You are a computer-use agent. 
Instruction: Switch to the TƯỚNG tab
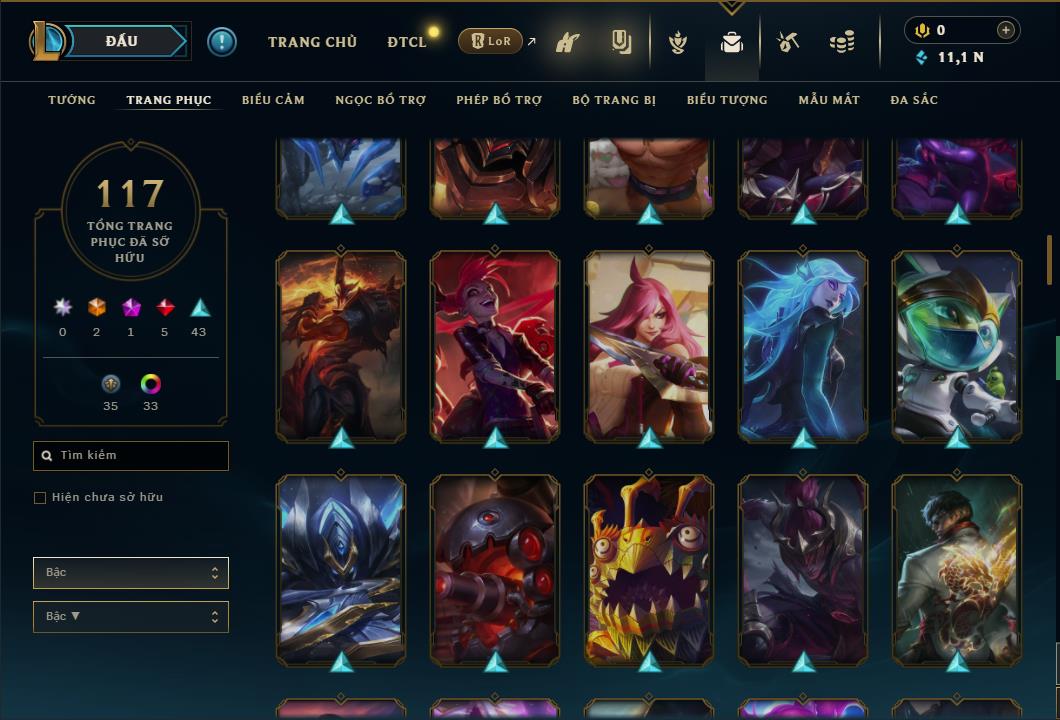[x=72, y=100]
